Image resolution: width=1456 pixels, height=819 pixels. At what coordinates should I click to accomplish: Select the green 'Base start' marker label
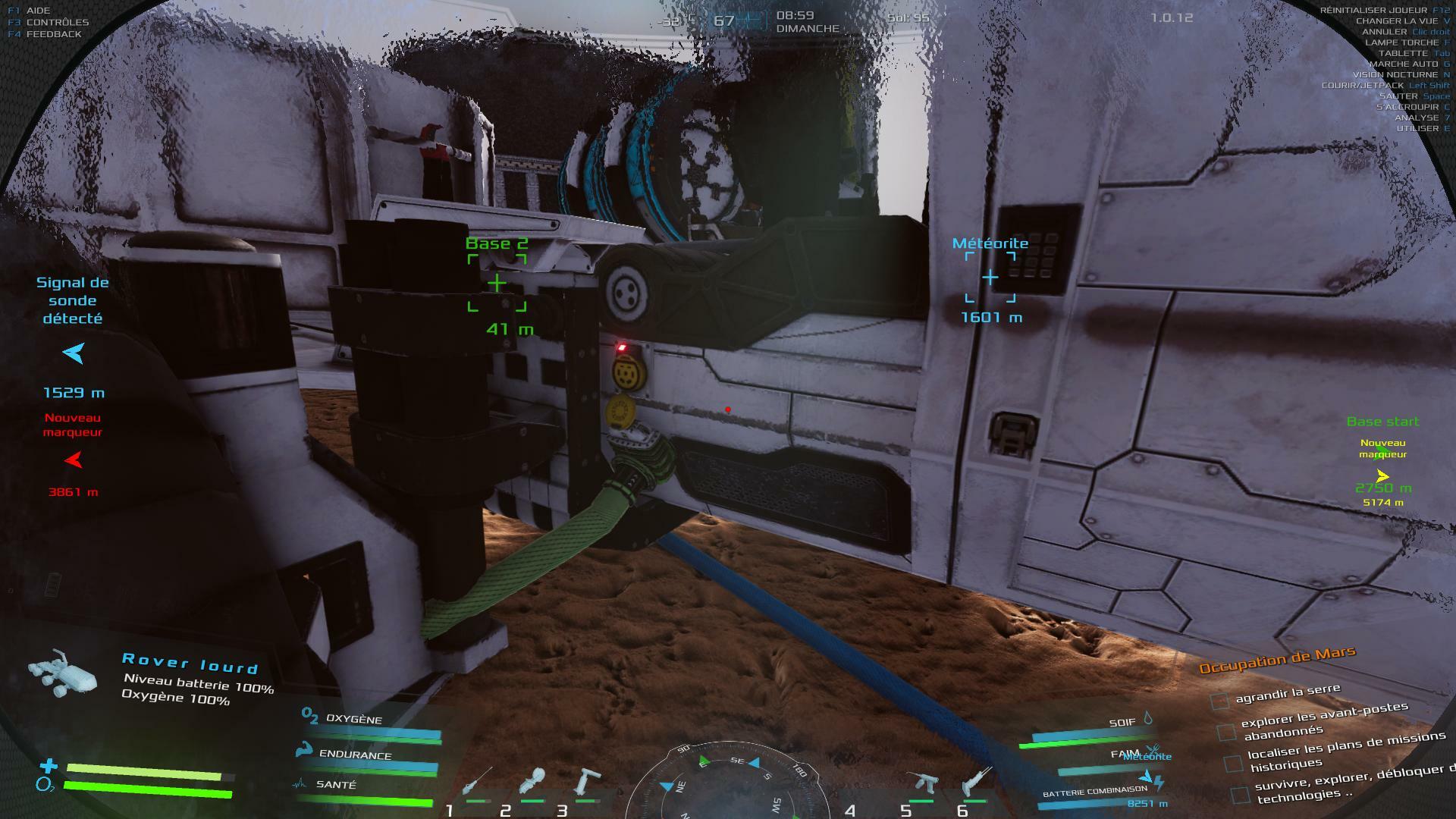(1382, 422)
